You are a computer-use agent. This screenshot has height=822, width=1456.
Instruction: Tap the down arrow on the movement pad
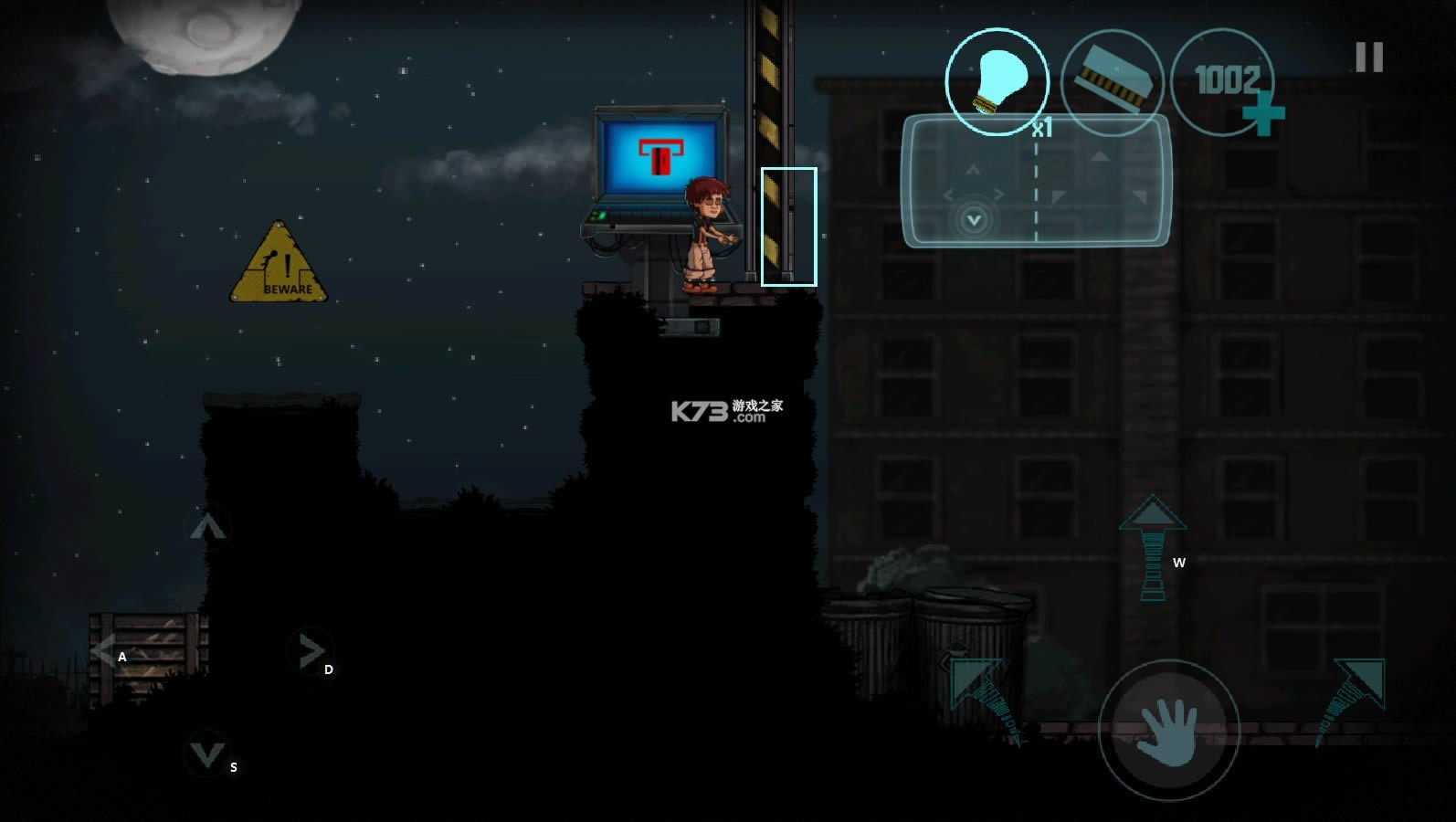coord(206,753)
